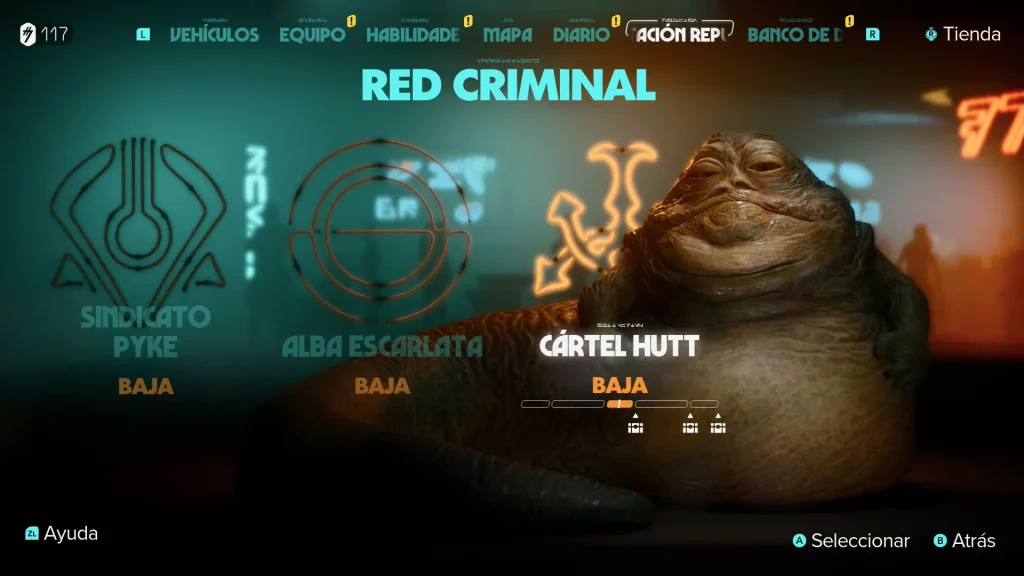Switch to the Banco de Datos tab
This screenshot has width=1024, height=576.
point(795,35)
